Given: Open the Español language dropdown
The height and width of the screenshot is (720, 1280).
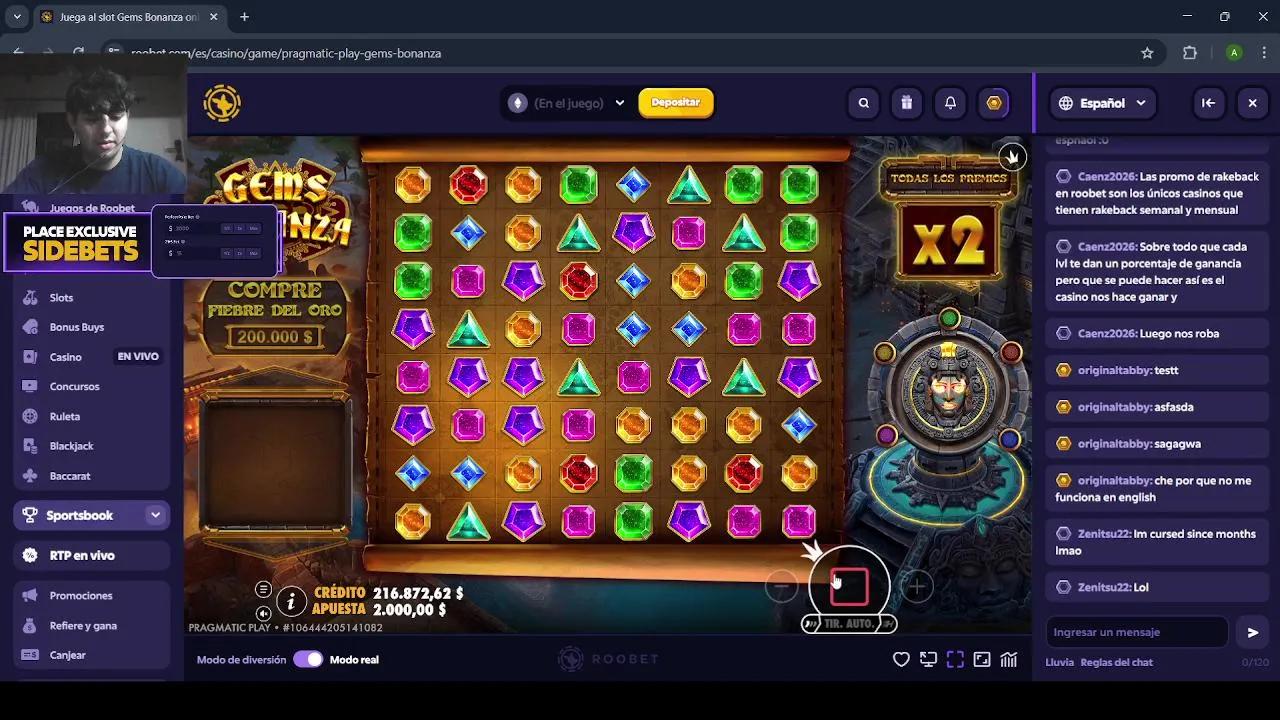Looking at the screenshot, I should click(x=1102, y=102).
